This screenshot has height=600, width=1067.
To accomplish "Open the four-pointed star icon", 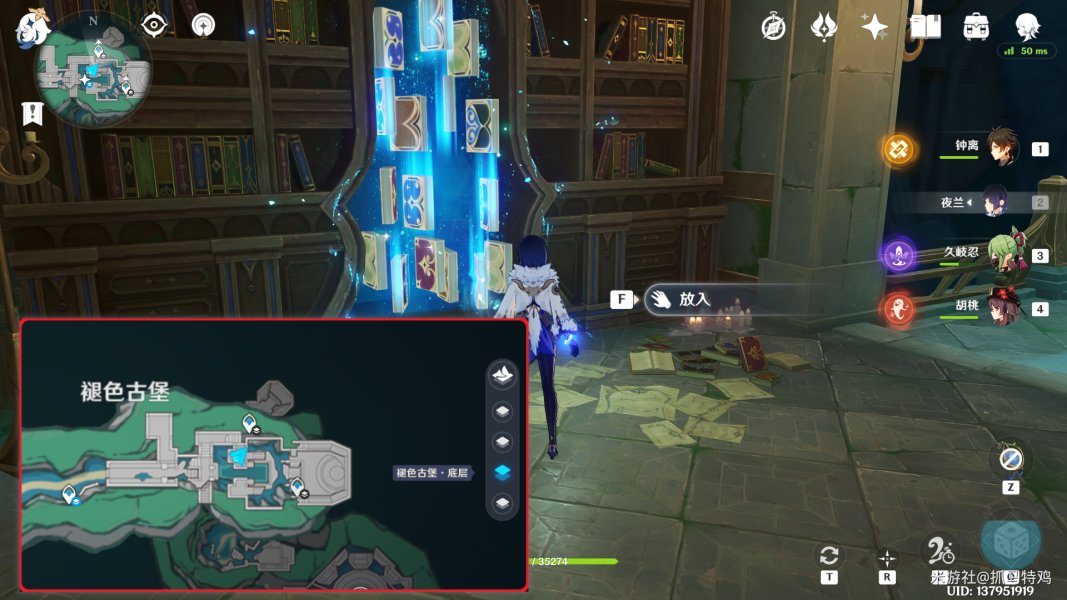I will pyautogui.click(x=875, y=27).
